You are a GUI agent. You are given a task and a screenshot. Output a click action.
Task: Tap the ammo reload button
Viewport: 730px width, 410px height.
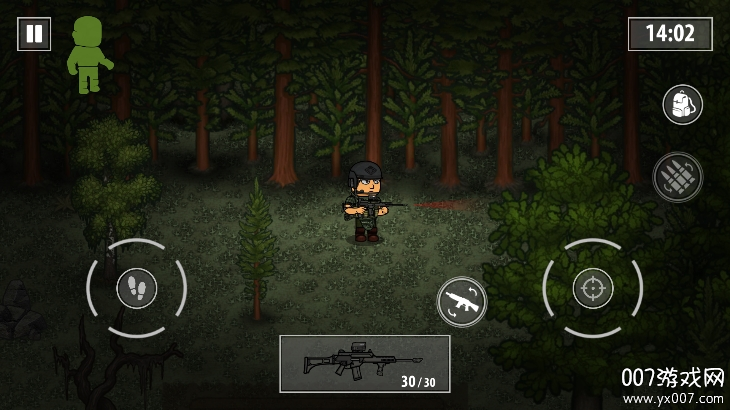coord(677,176)
